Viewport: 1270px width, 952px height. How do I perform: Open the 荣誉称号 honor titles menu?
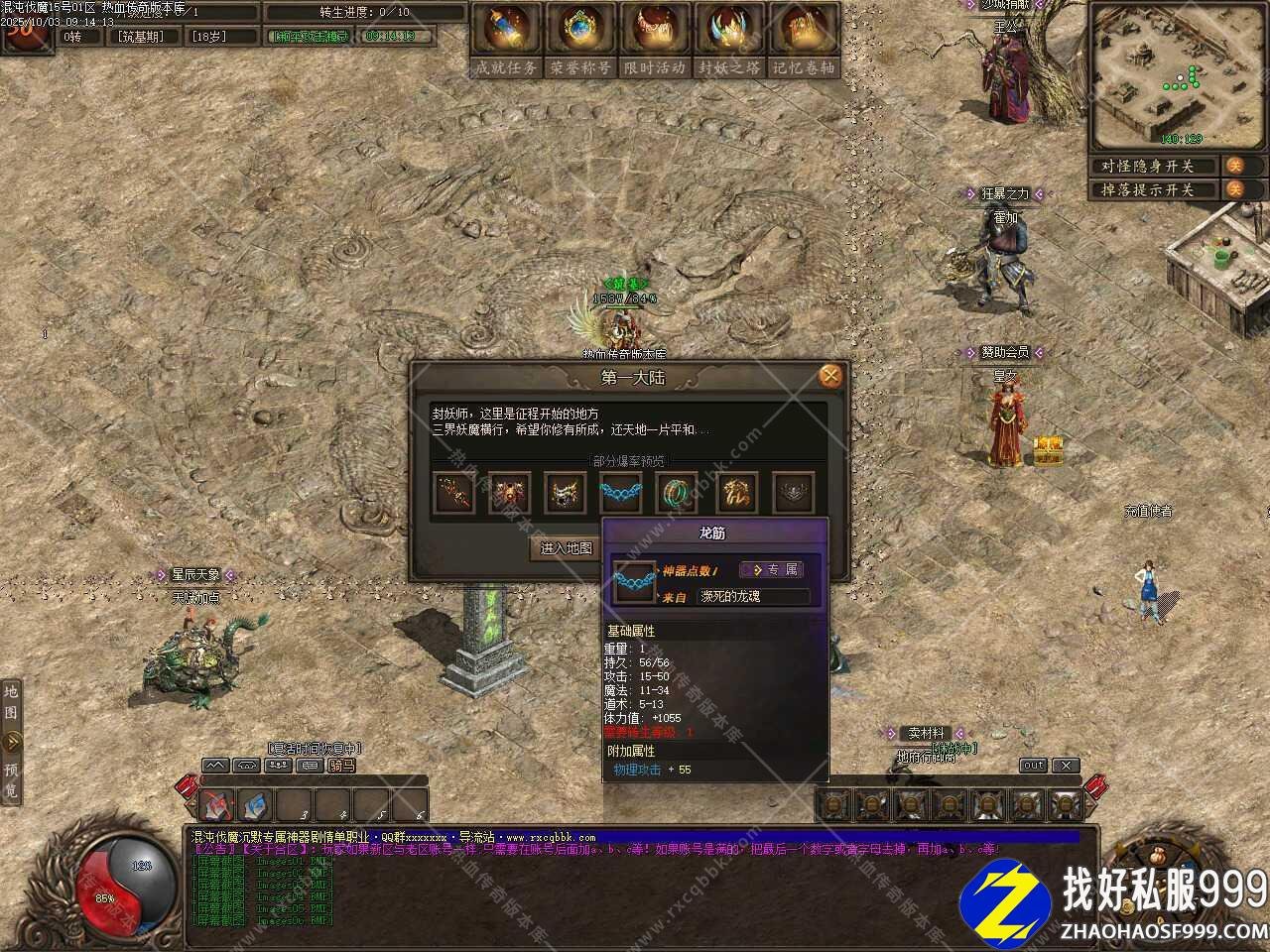click(x=580, y=40)
